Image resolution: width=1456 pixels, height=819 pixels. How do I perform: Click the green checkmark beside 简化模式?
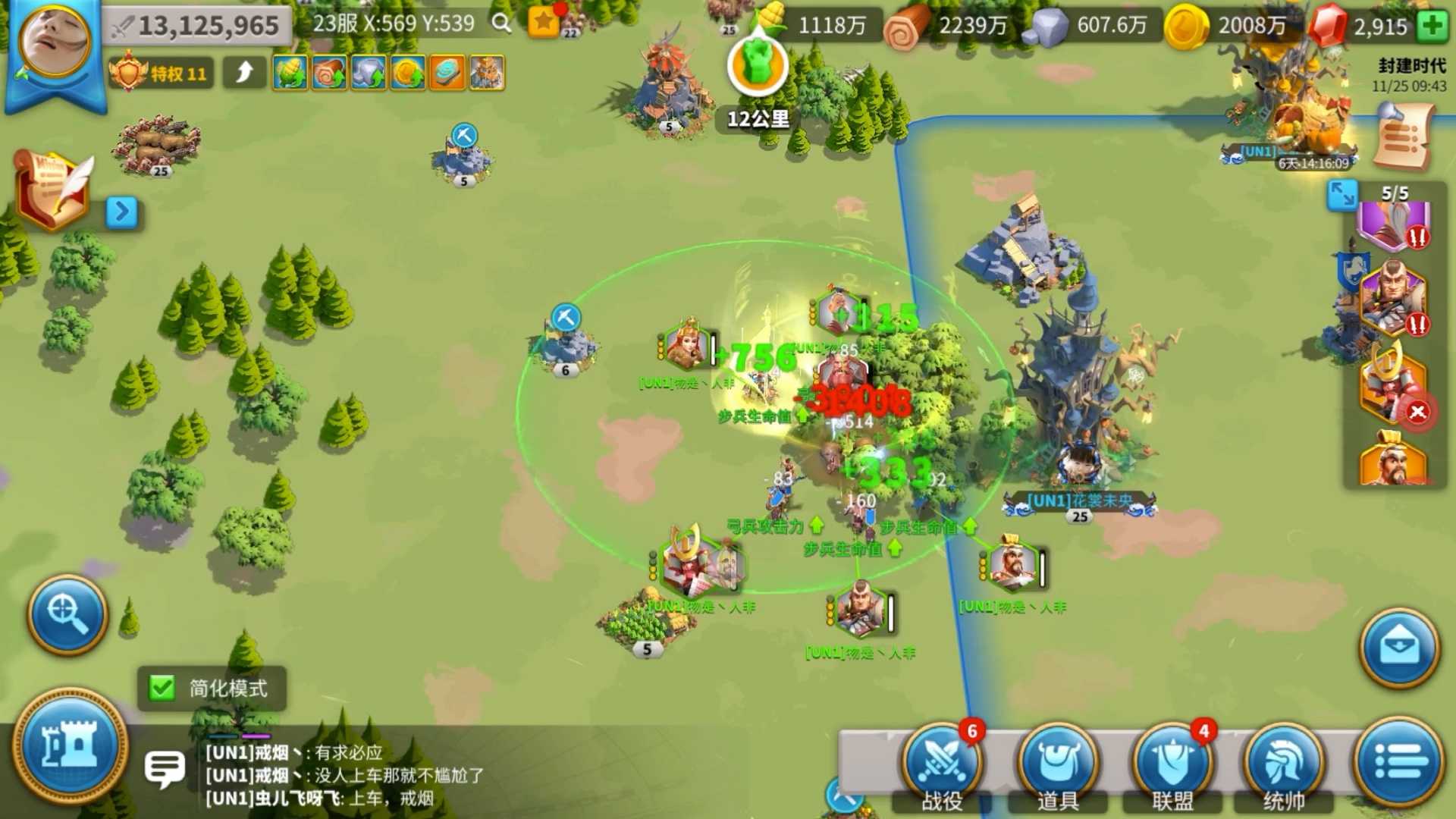point(162,689)
